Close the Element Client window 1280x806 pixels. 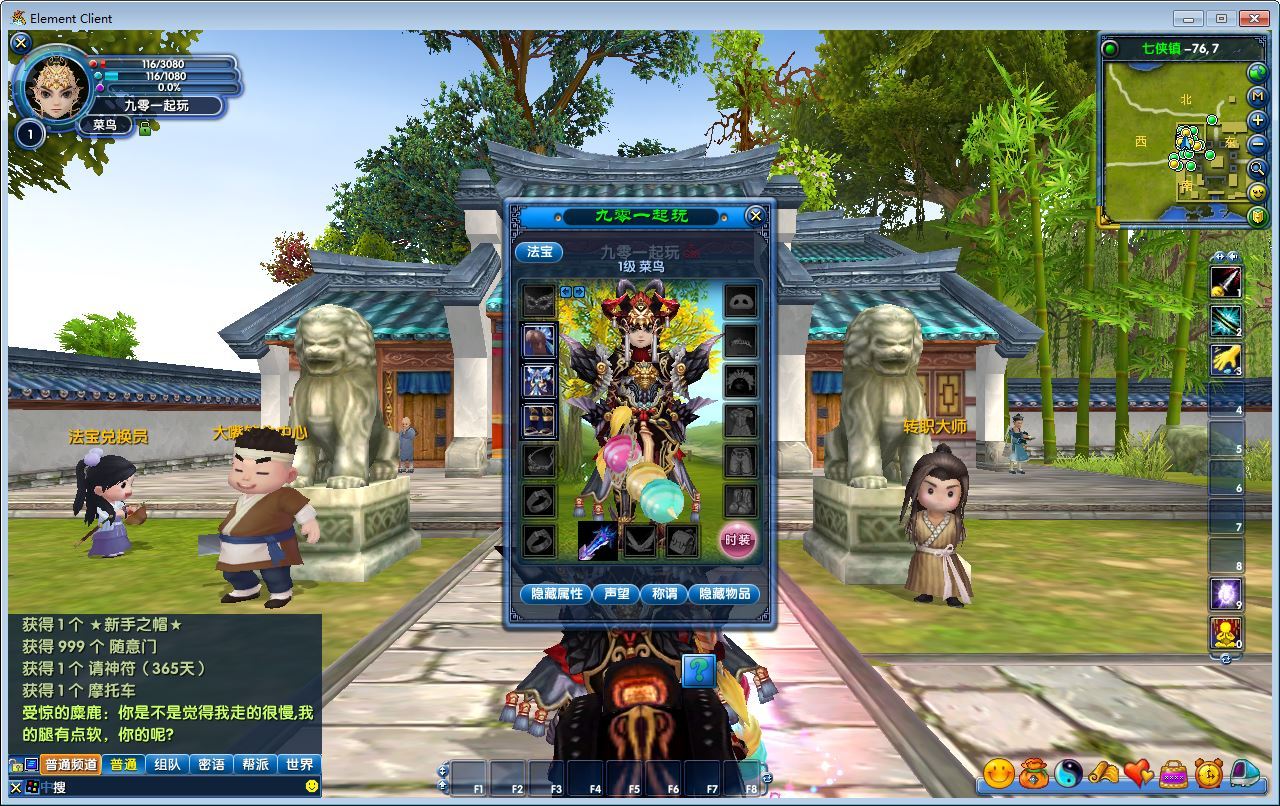(1255, 18)
